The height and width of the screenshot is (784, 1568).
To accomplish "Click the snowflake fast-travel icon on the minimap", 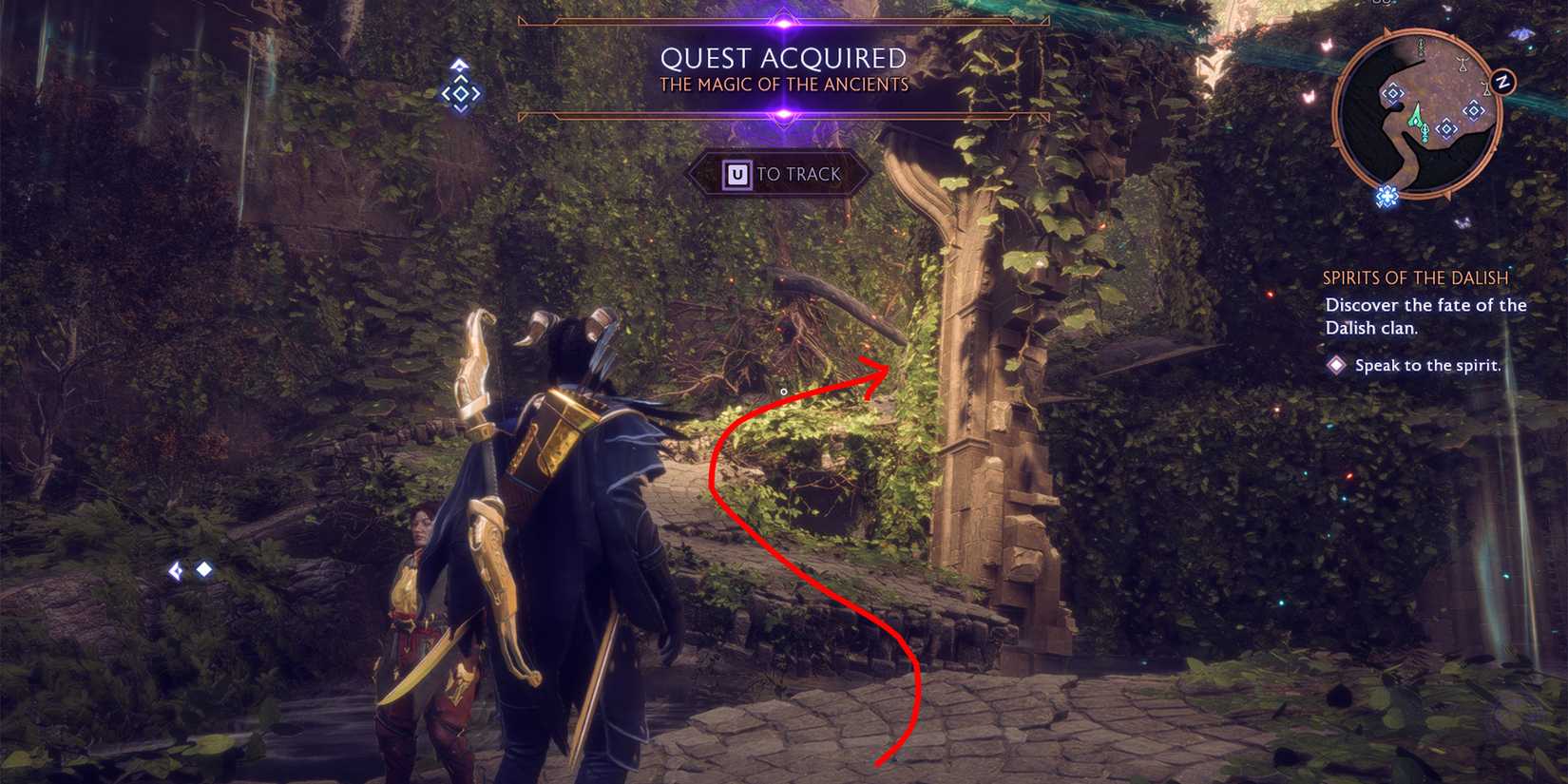I will coord(1386,195).
